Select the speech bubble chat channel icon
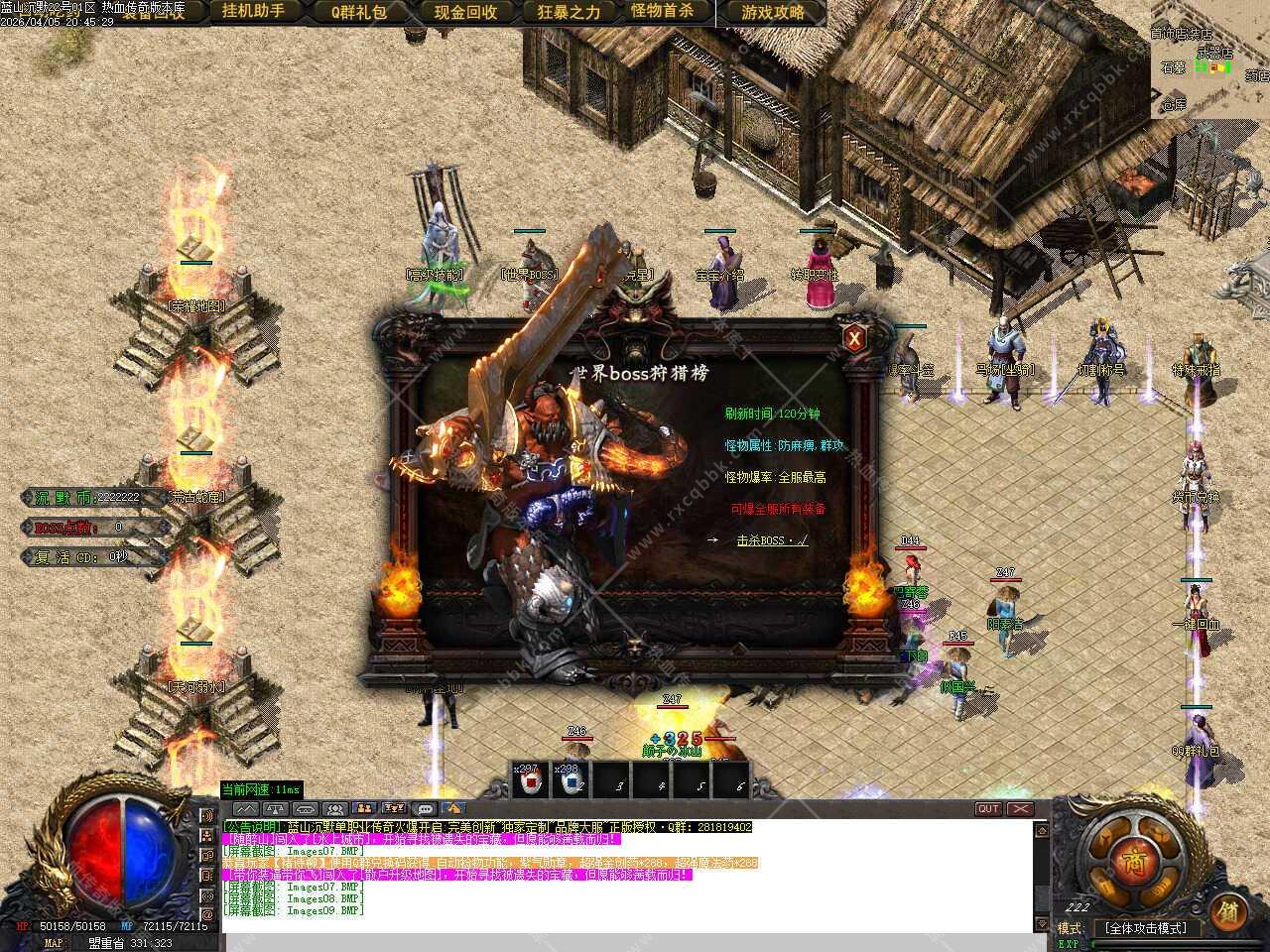The width and height of the screenshot is (1270, 952). coord(425,809)
